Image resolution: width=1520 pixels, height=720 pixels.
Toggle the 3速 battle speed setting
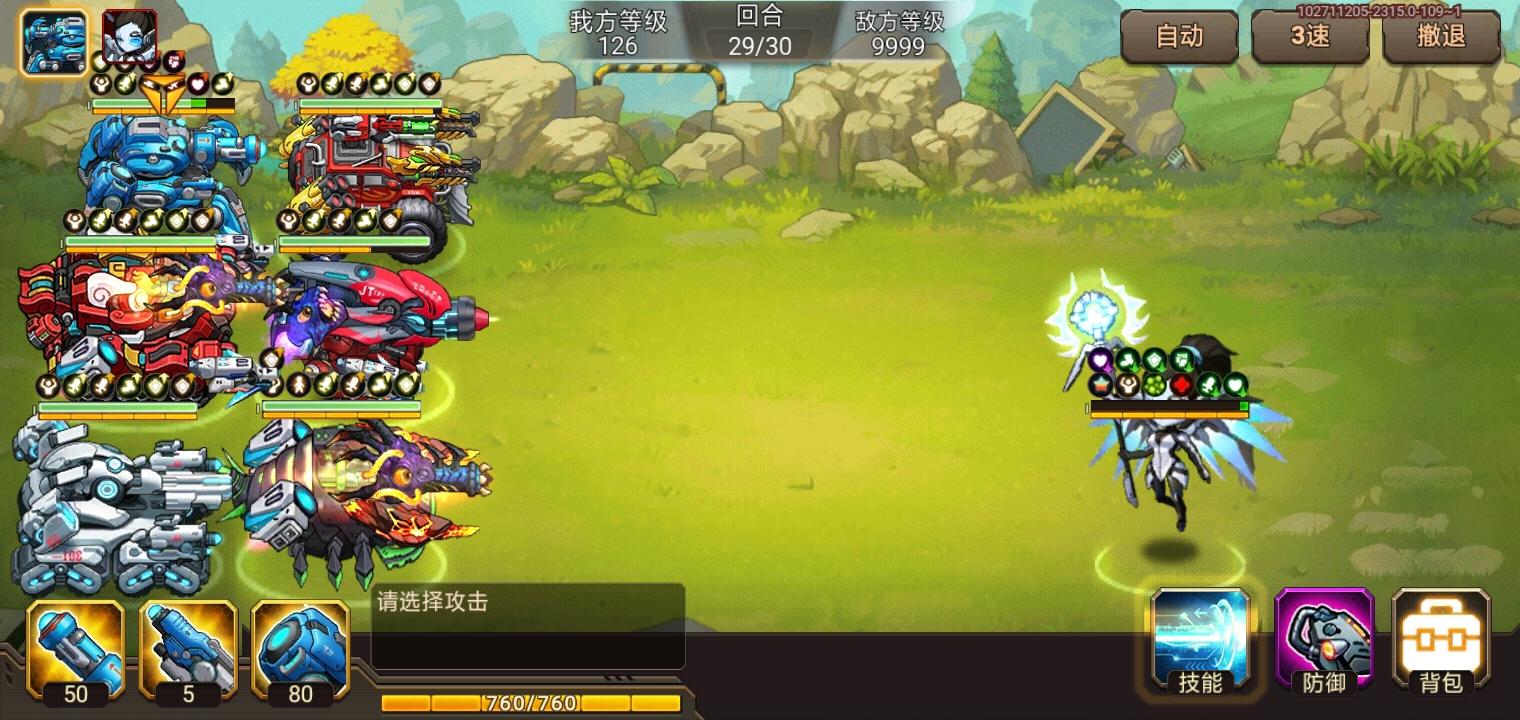click(1310, 37)
